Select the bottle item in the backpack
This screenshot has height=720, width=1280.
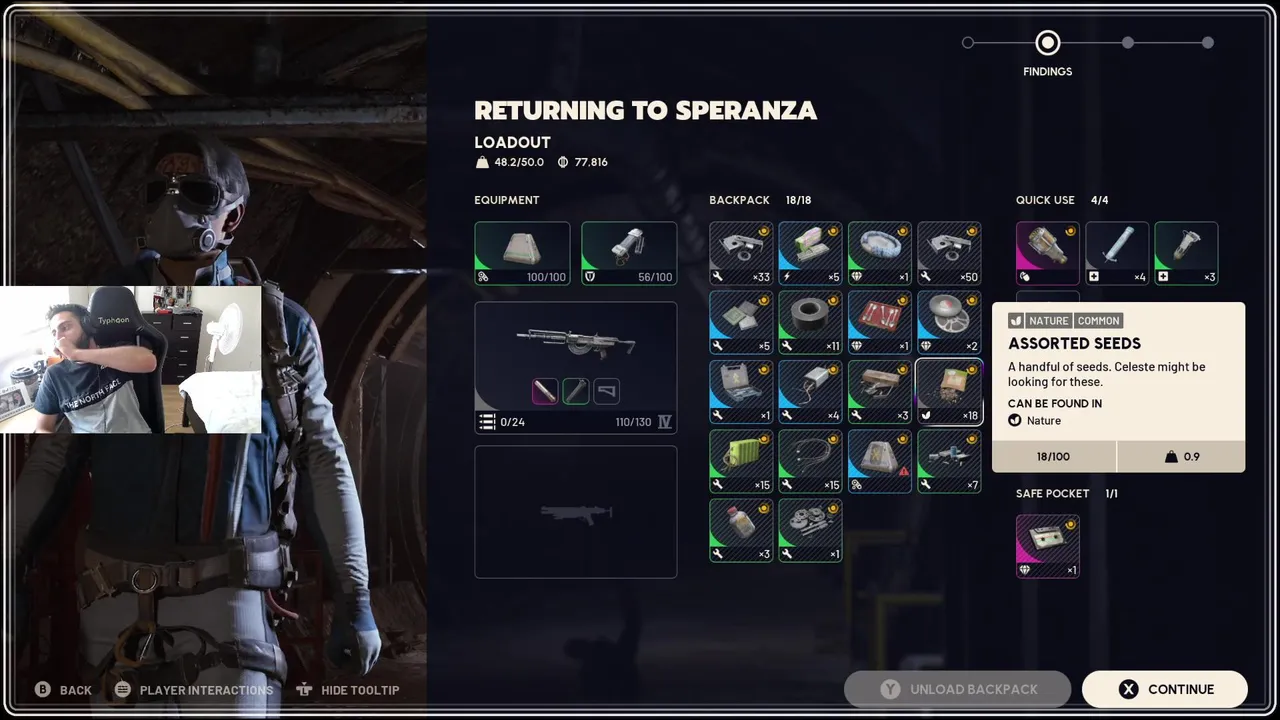741,530
